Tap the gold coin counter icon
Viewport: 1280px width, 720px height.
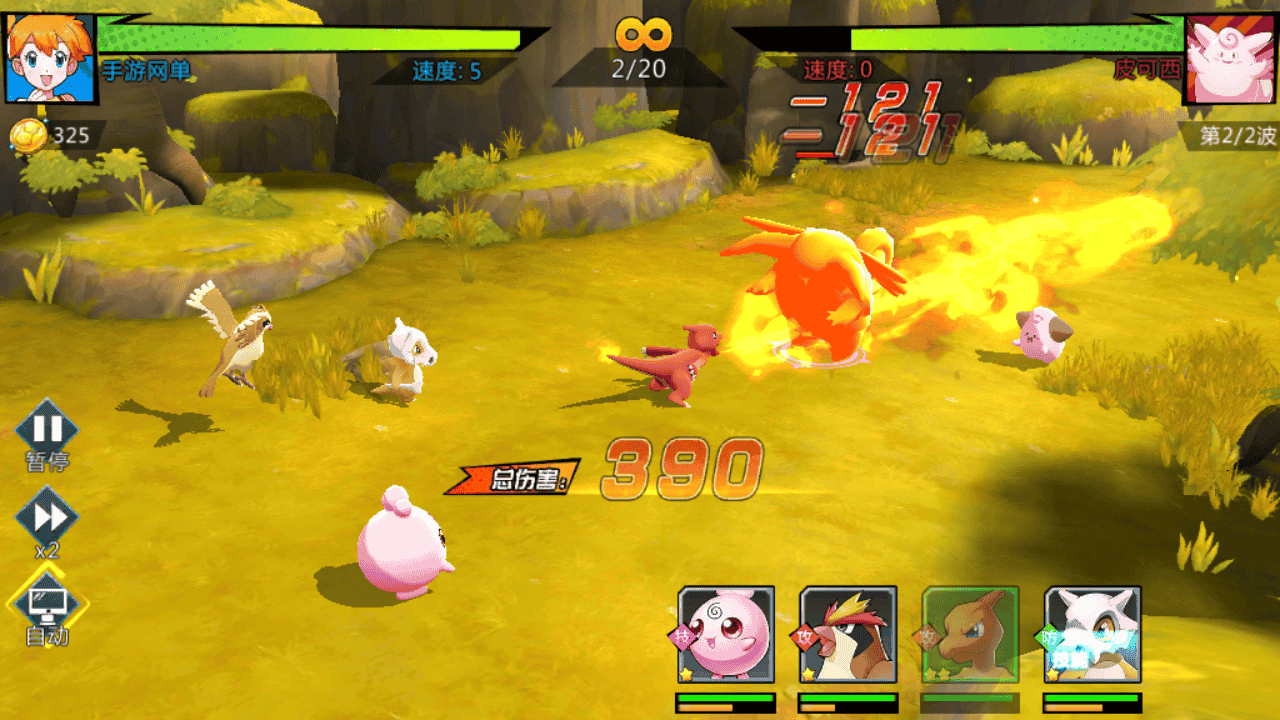coord(29,135)
